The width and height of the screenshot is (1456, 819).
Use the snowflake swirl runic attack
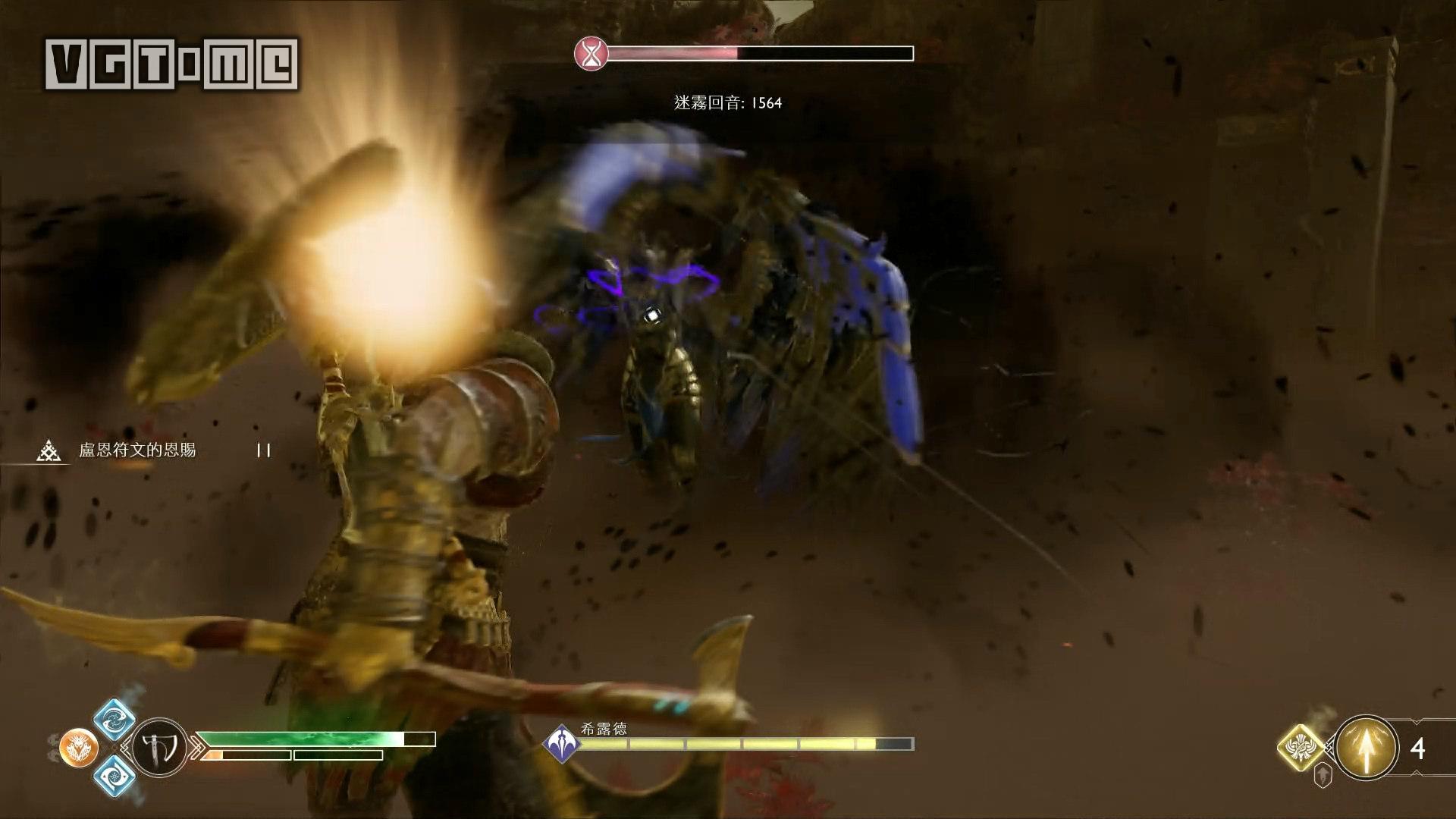point(115,777)
